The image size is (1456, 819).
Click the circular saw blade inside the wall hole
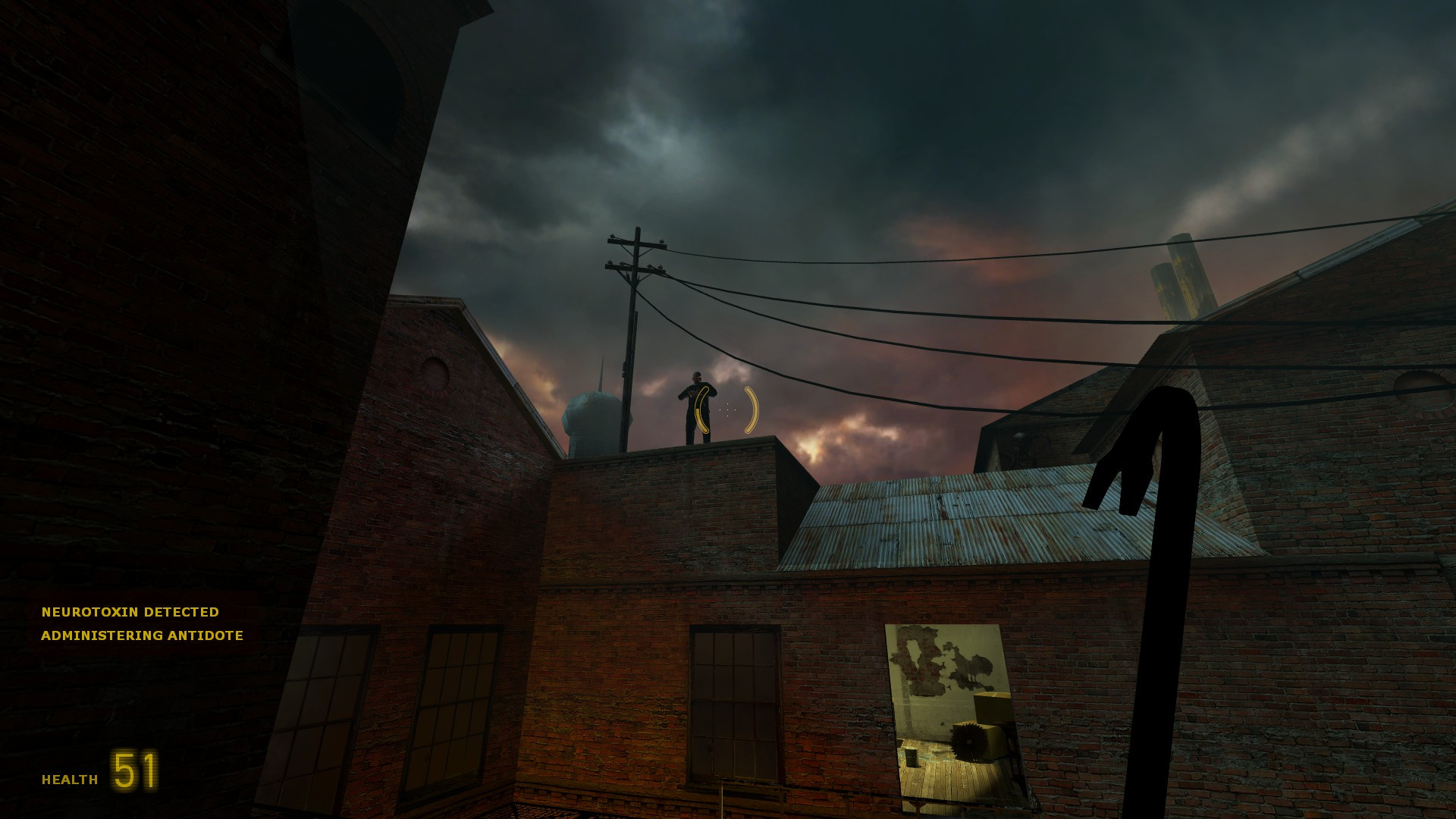pos(969,741)
